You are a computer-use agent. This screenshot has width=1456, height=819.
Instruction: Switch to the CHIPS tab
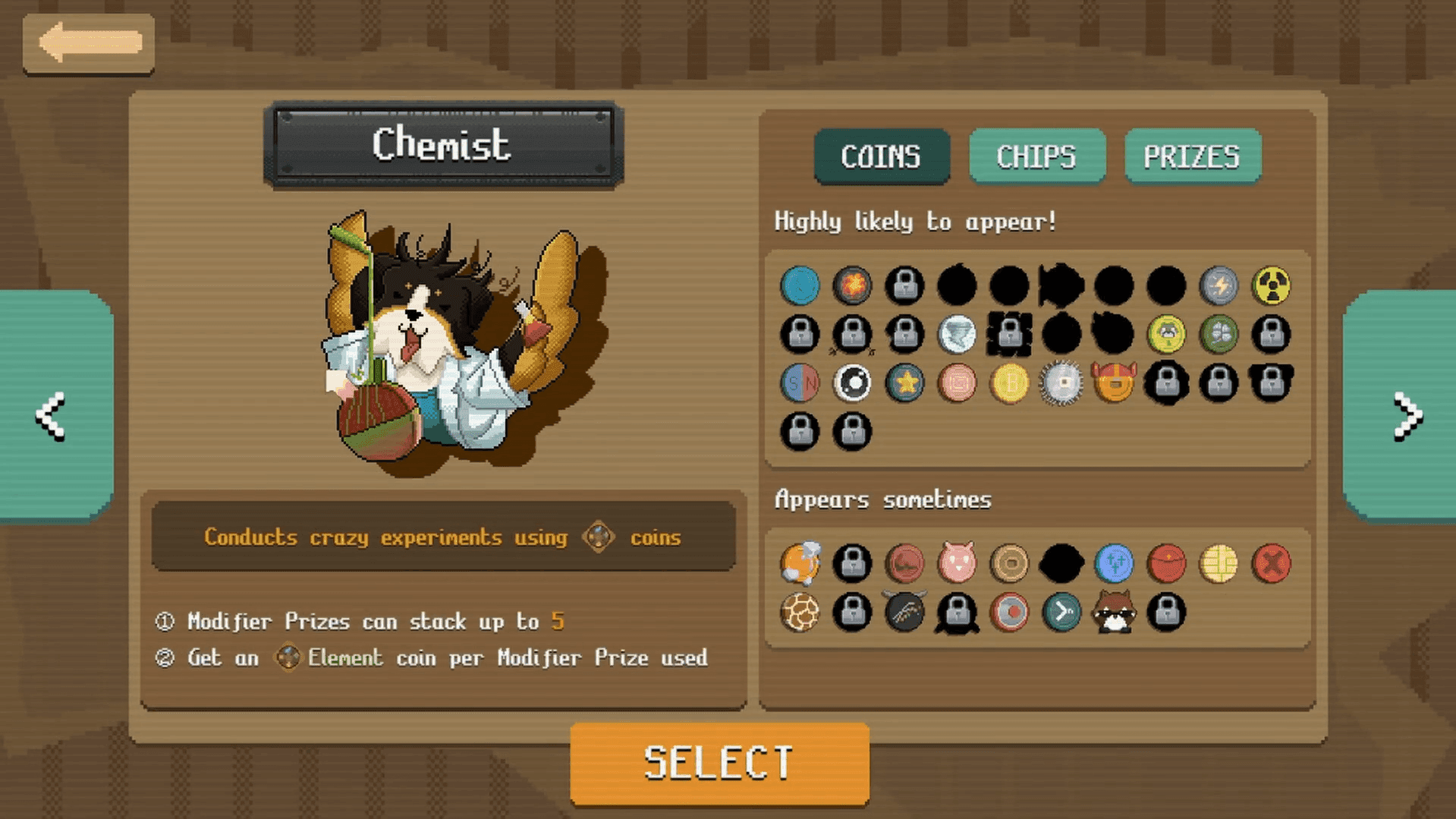(1036, 156)
